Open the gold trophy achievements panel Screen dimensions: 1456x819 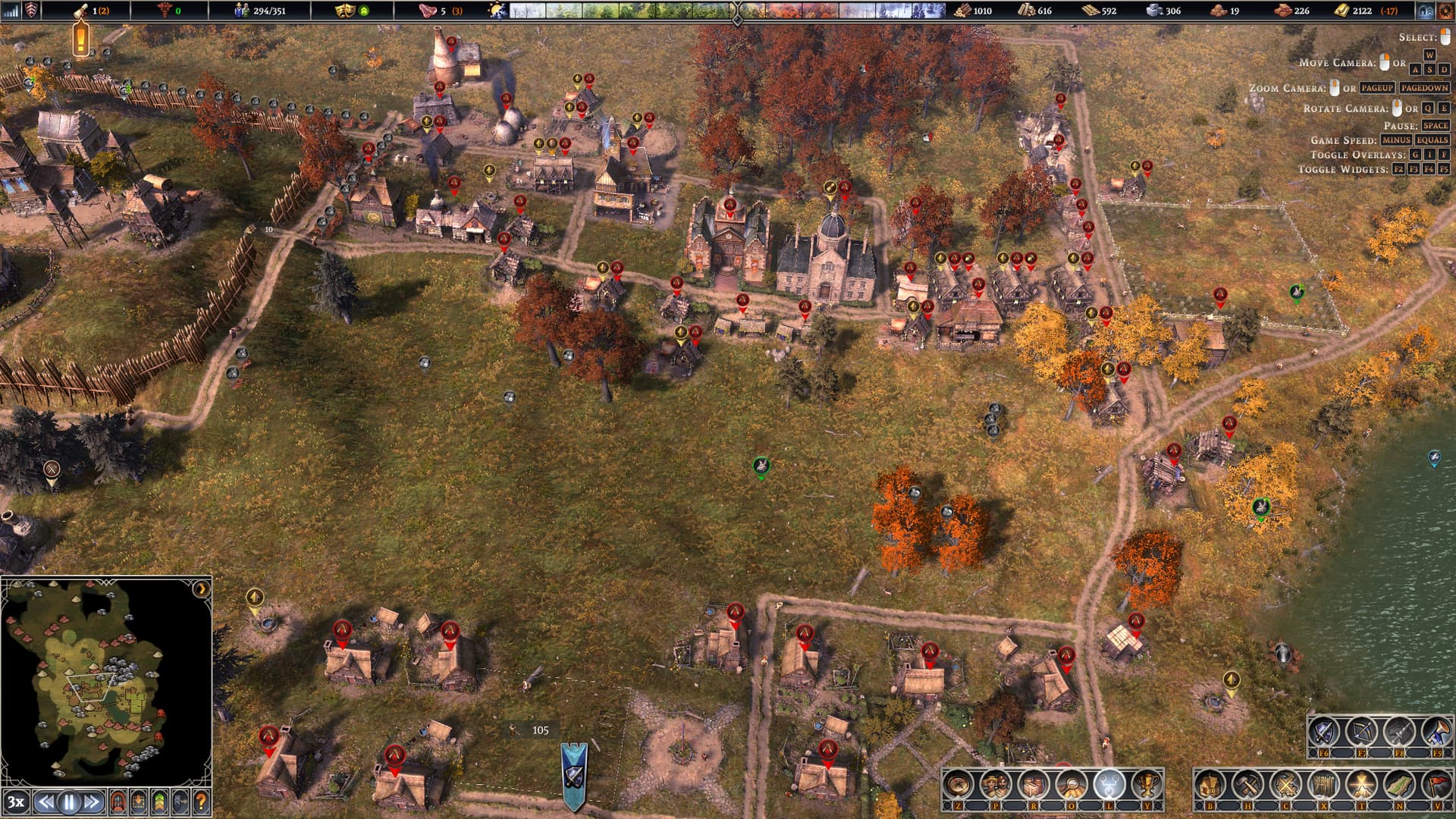(x=1147, y=786)
